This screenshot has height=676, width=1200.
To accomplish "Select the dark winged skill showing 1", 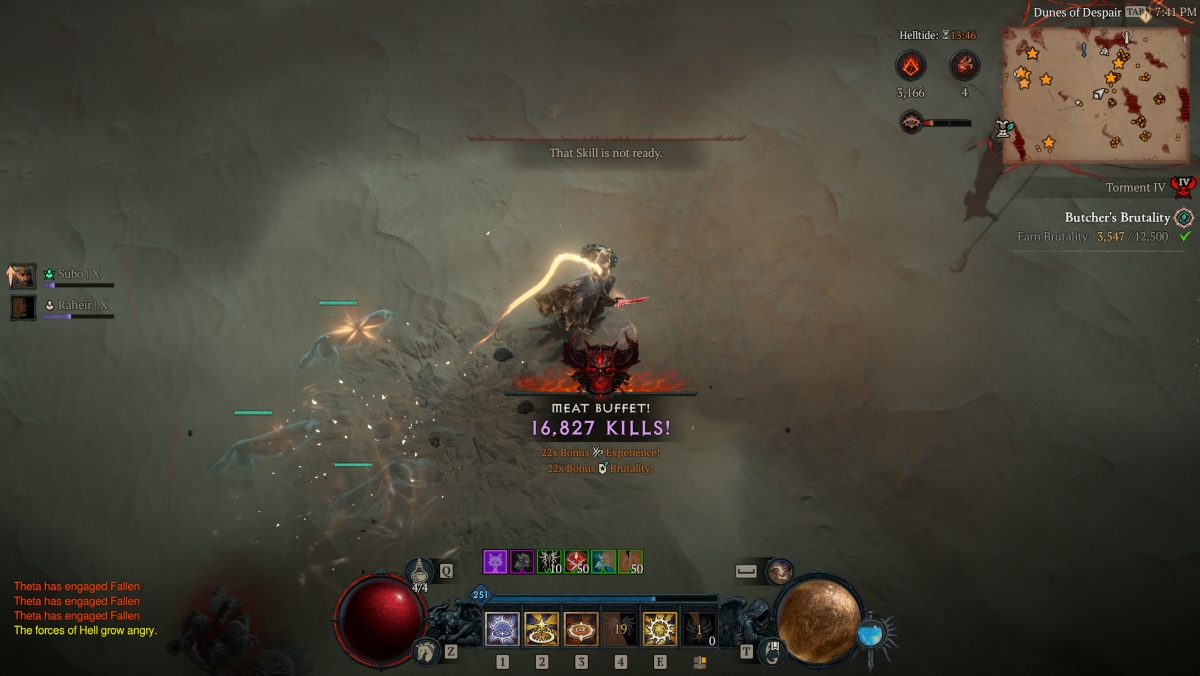I will click(699, 629).
